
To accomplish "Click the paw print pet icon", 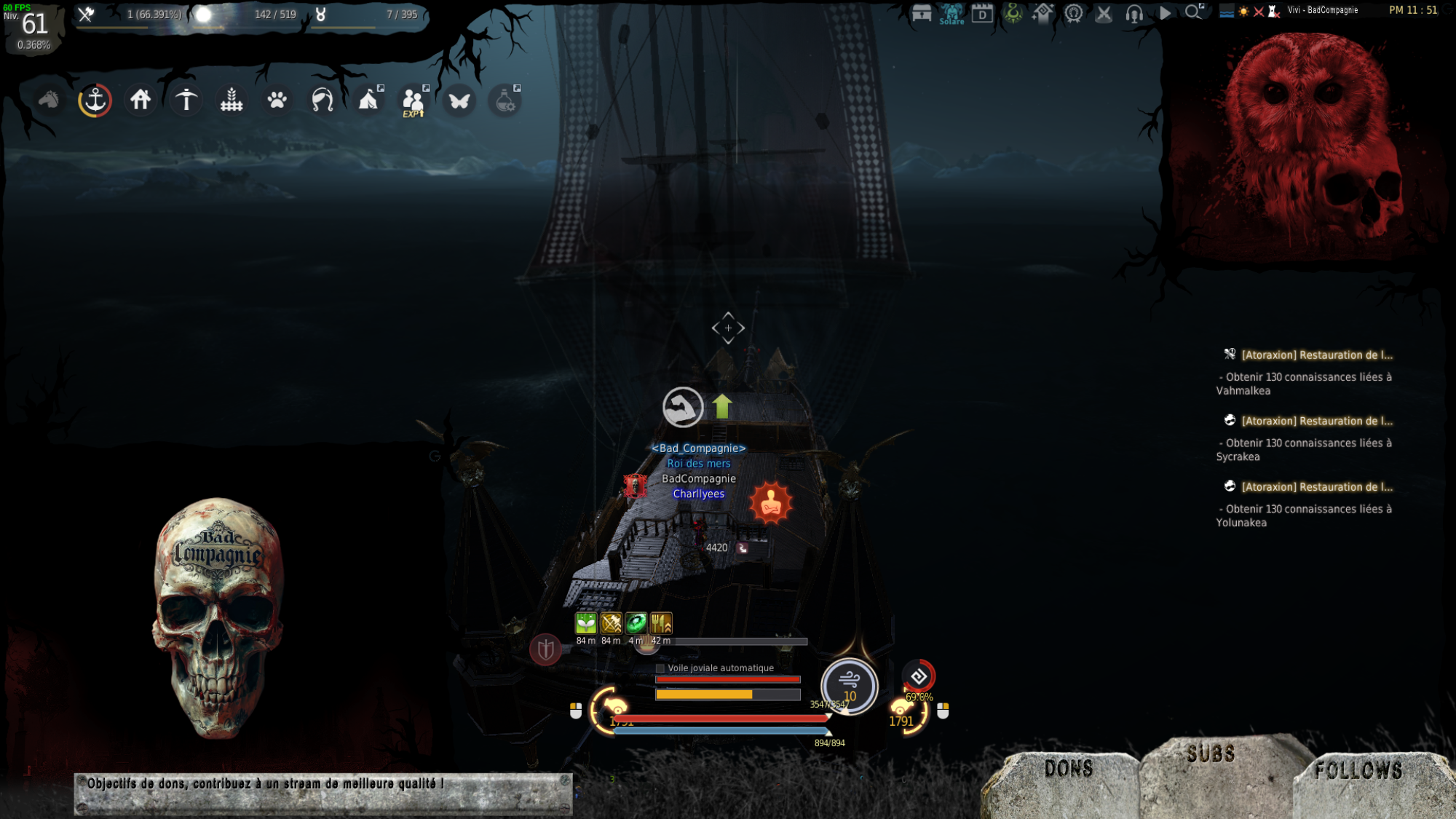I will pyautogui.click(x=277, y=100).
